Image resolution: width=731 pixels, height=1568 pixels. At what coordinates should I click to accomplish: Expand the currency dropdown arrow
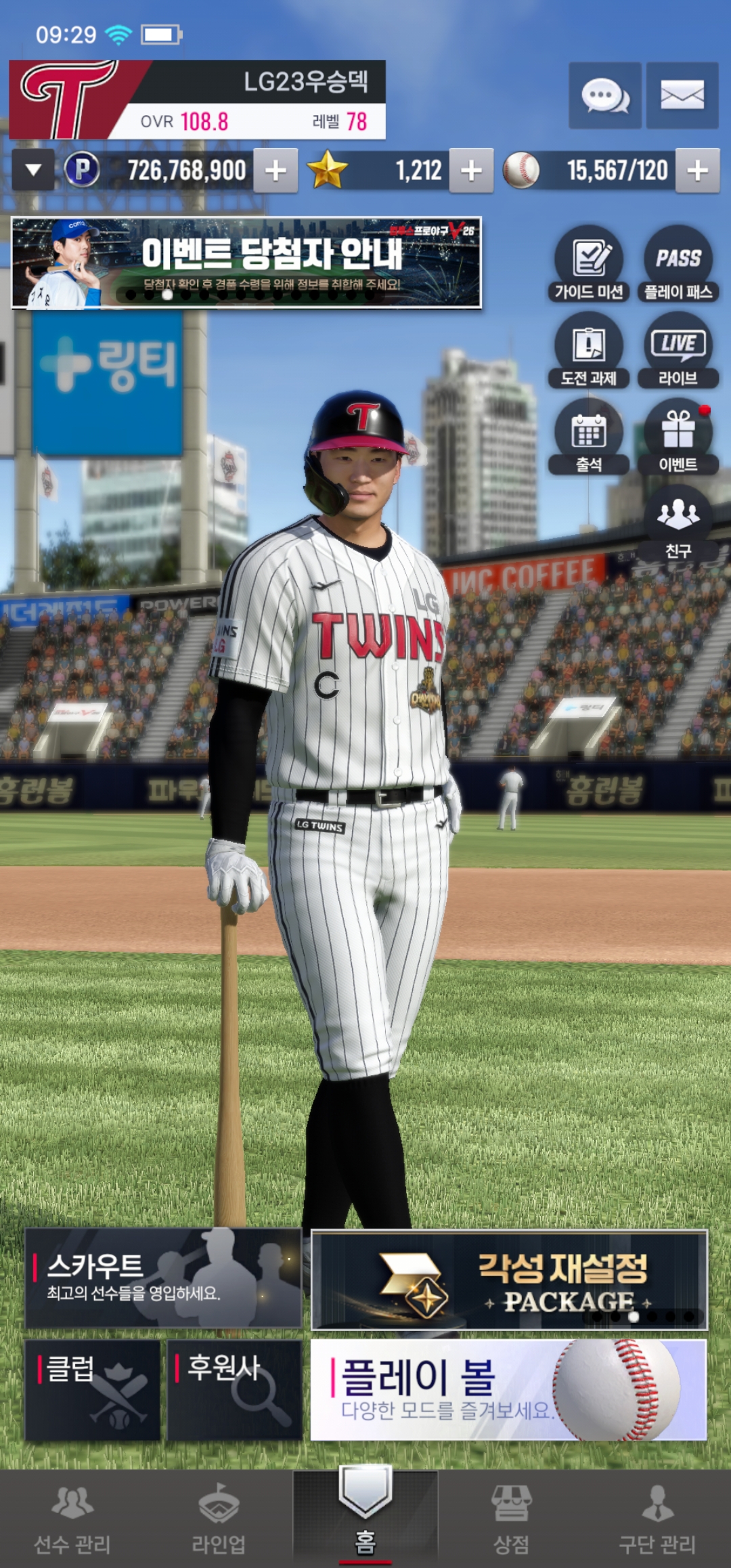[33, 171]
